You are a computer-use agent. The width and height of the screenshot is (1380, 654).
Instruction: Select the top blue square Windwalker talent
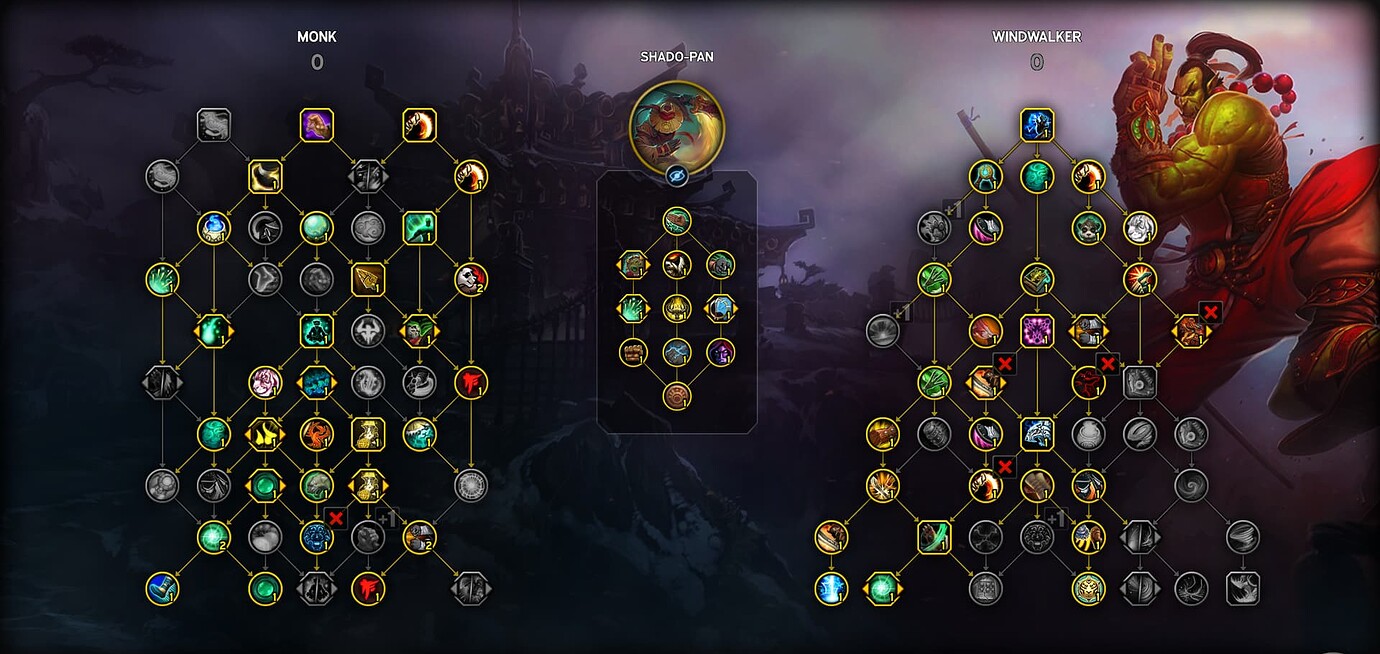[1037, 124]
